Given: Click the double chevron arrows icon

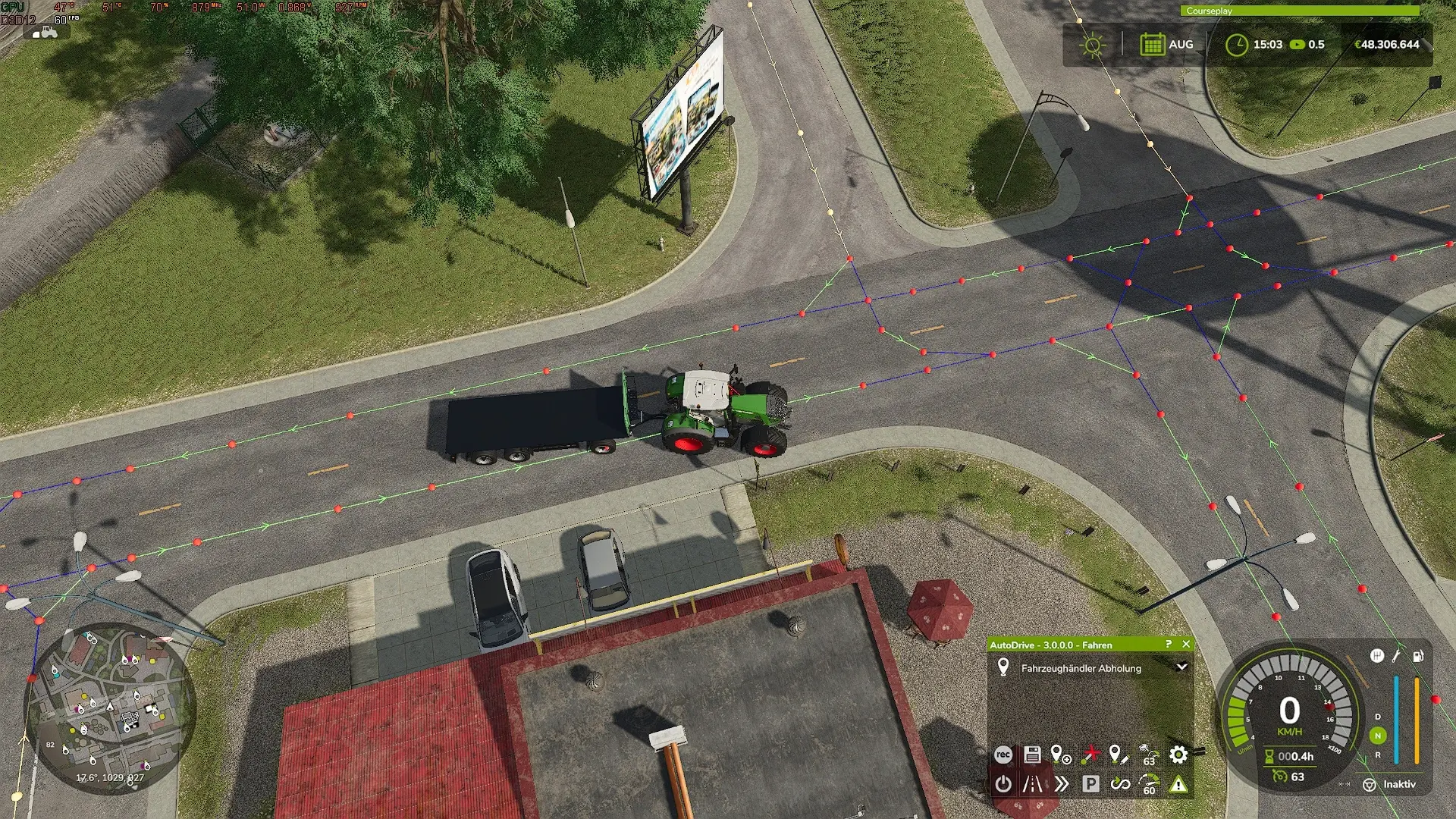Looking at the screenshot, I should (1061, 784).
